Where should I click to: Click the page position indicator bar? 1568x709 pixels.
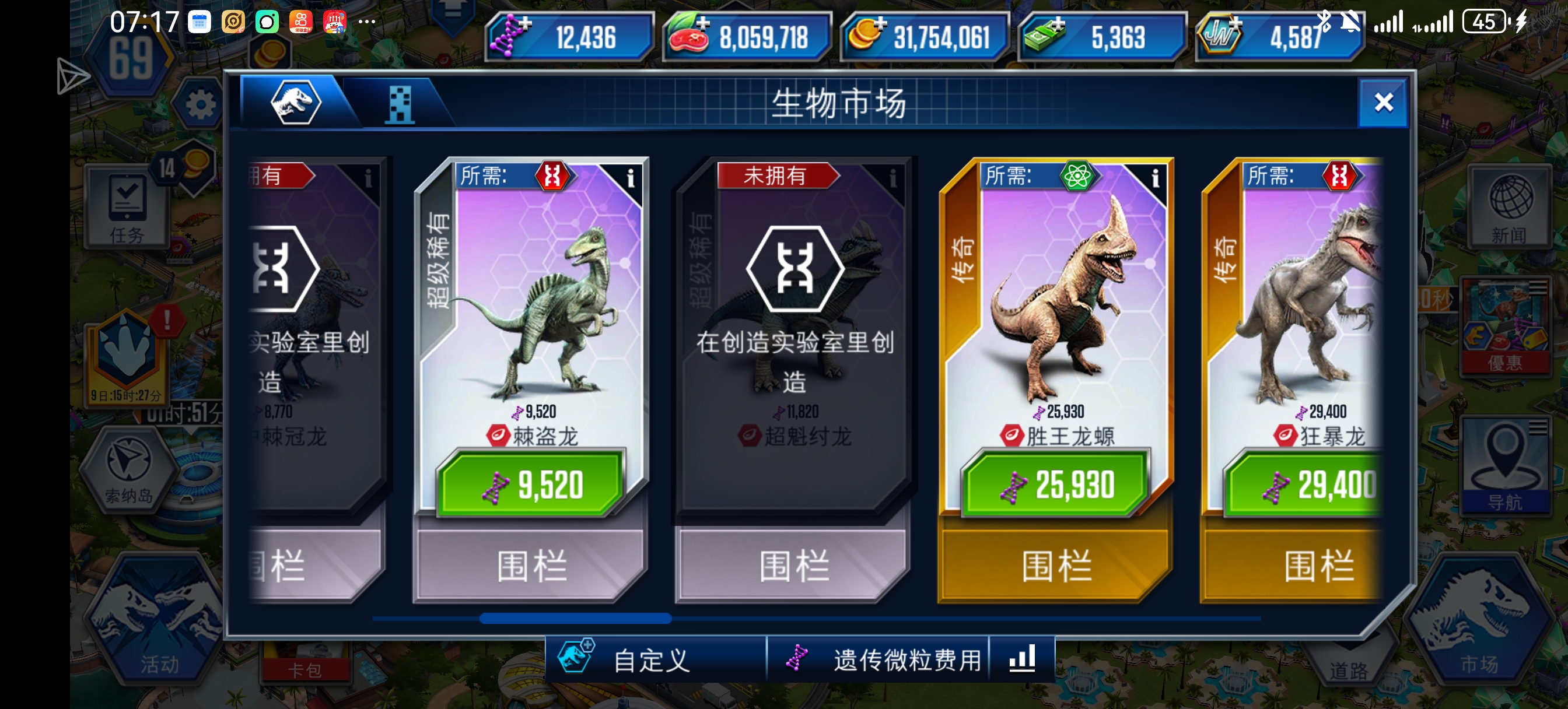(x=575, y=618)
